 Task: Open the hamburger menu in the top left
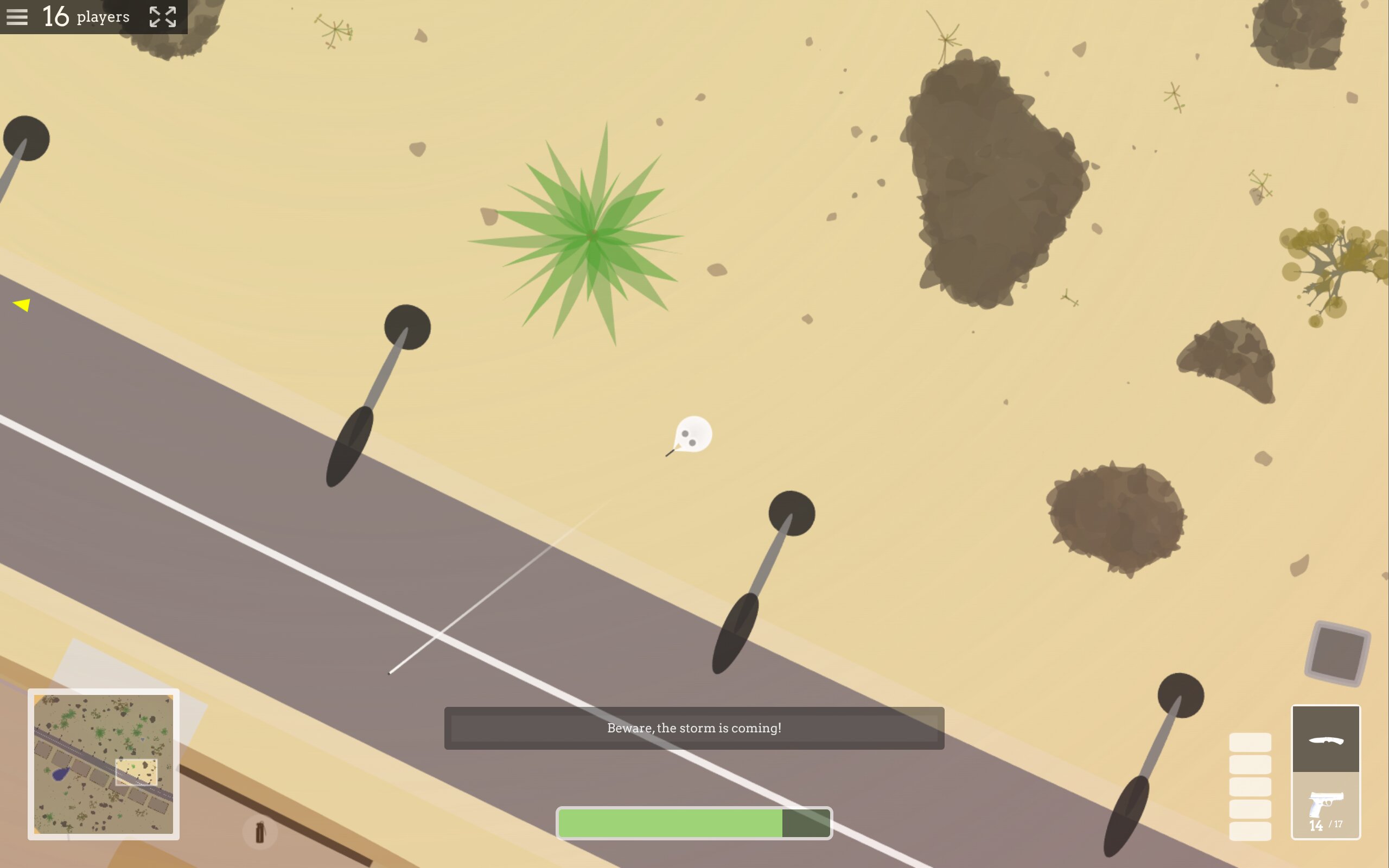coord(17,16)
